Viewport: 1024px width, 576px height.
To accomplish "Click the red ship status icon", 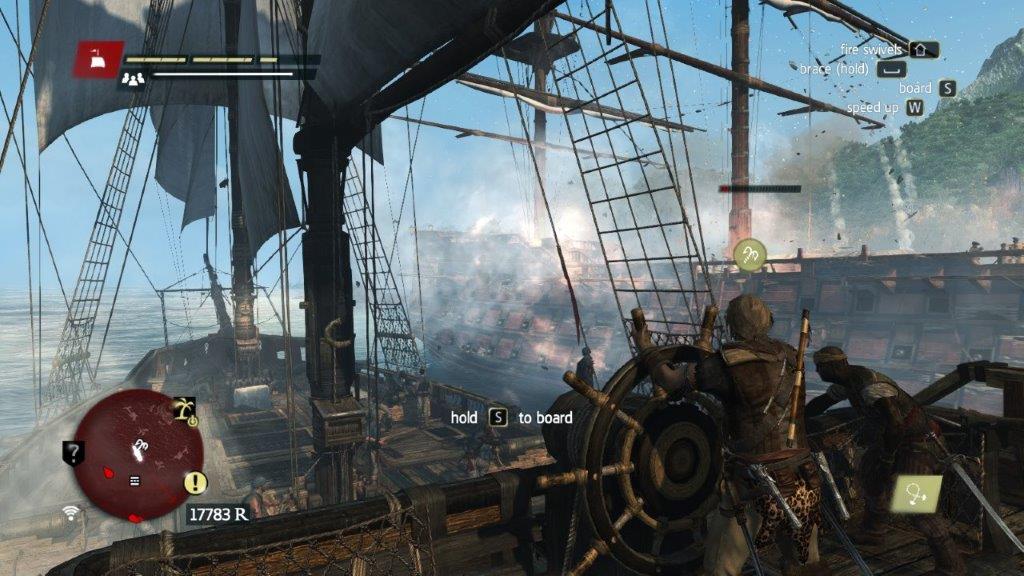I will pyautogui.click(x=98, y=59).
